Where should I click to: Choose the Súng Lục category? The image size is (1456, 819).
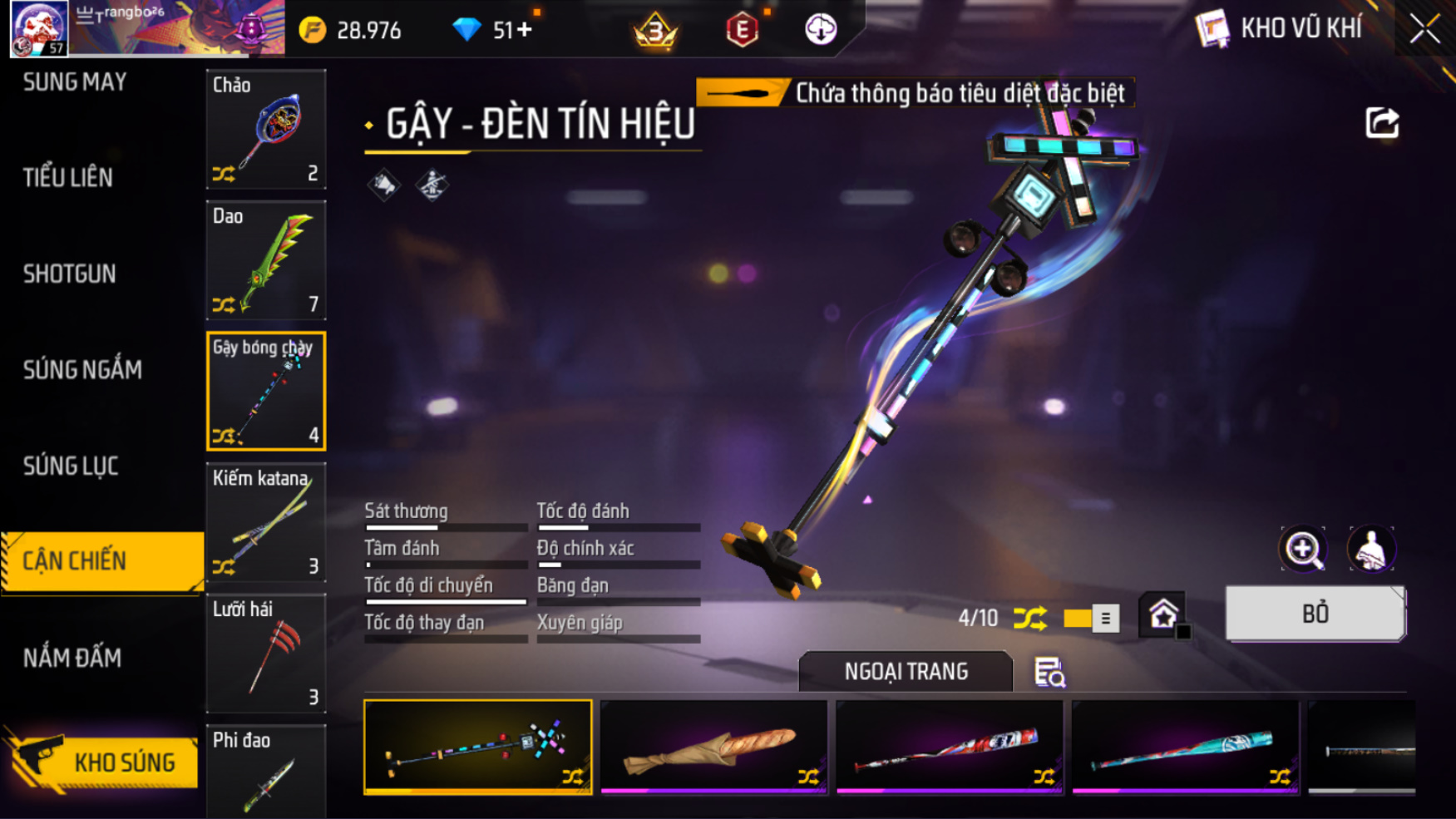(71, 466)
